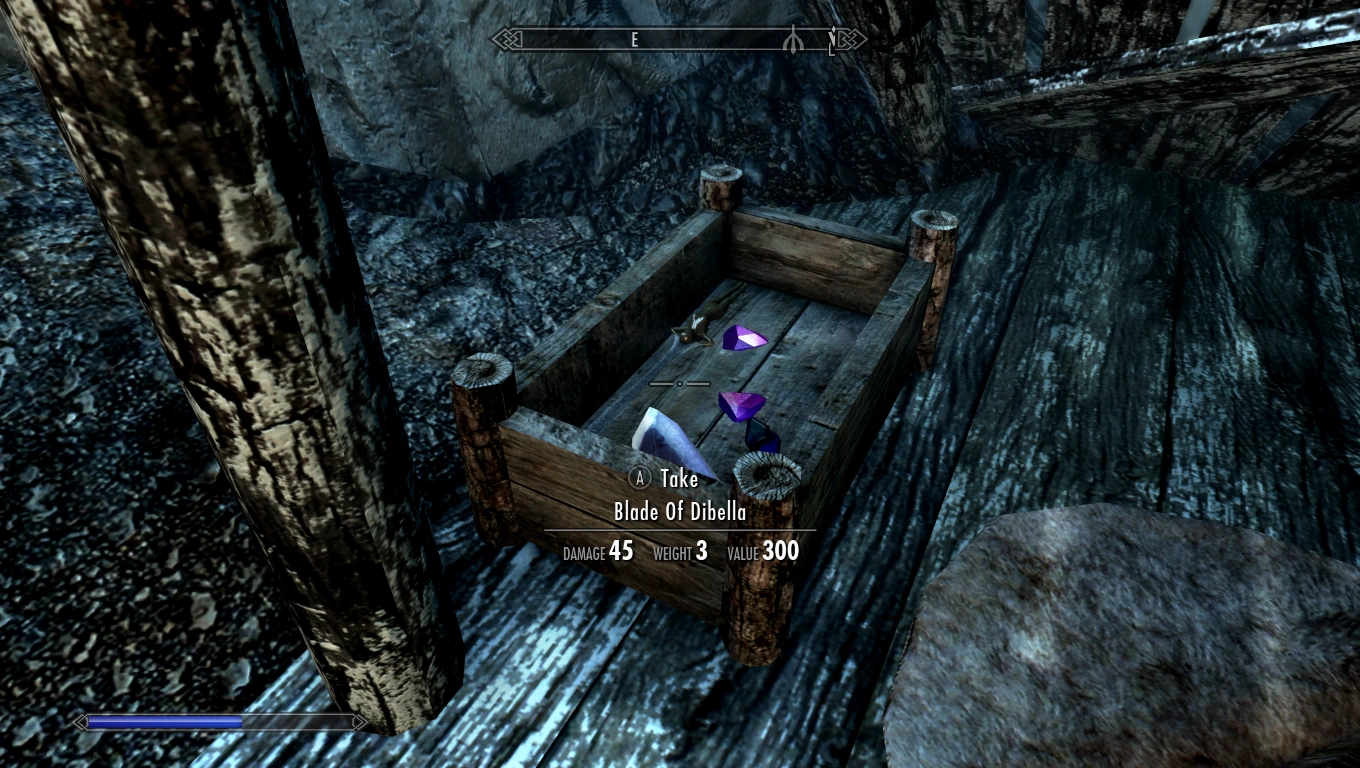Click the VALUE 300 stat readout

click(x=765, y=551)
